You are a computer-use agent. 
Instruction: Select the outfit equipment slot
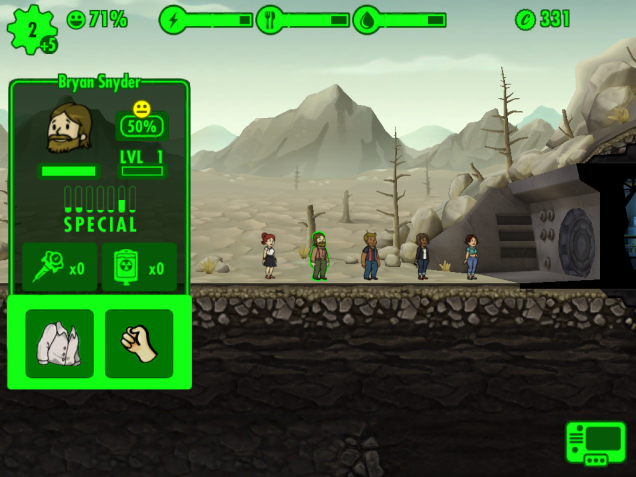pyautogui.click(x=59, y=343)
